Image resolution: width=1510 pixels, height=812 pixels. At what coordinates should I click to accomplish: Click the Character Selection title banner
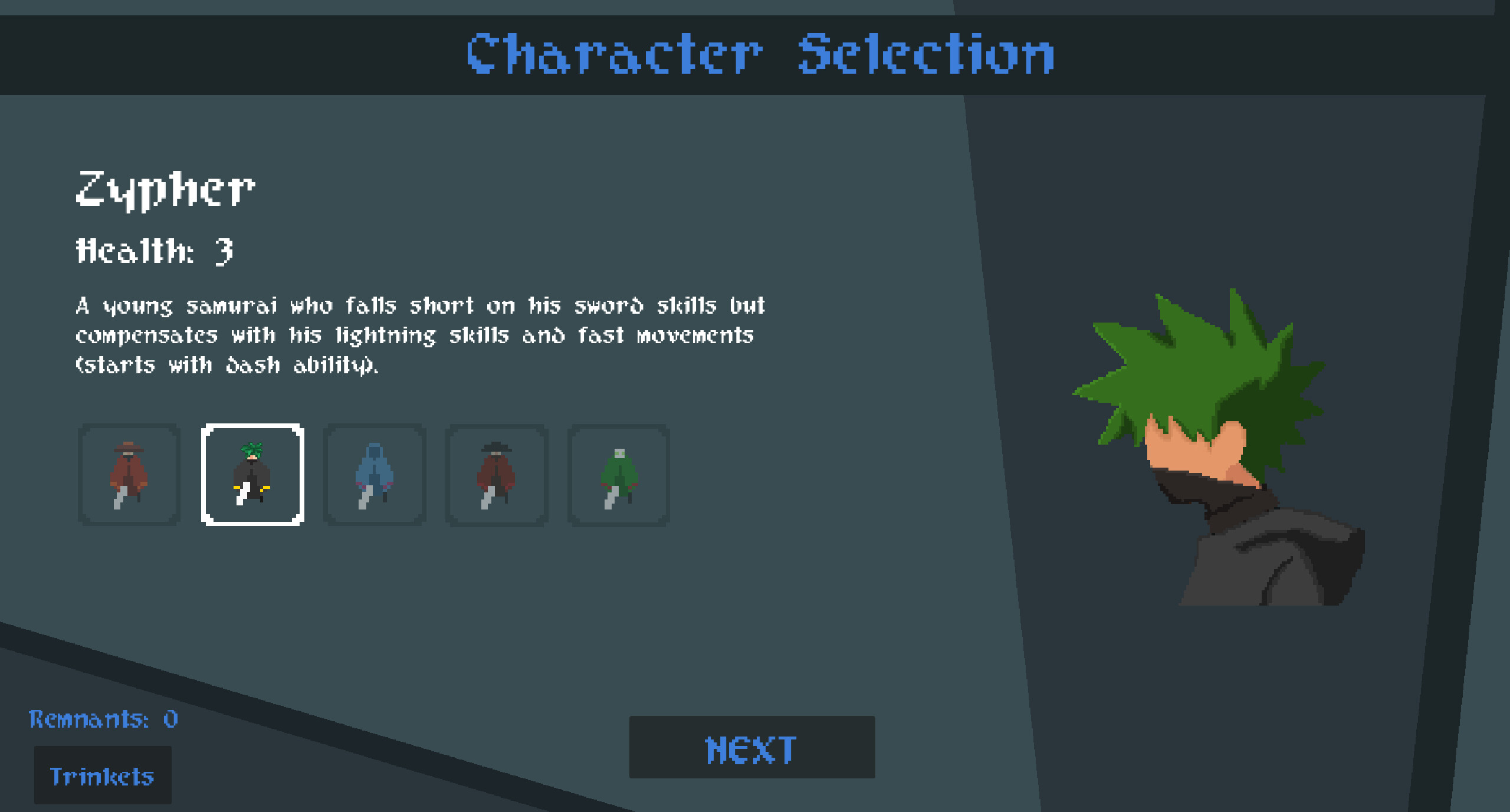(x=757, y=55)
